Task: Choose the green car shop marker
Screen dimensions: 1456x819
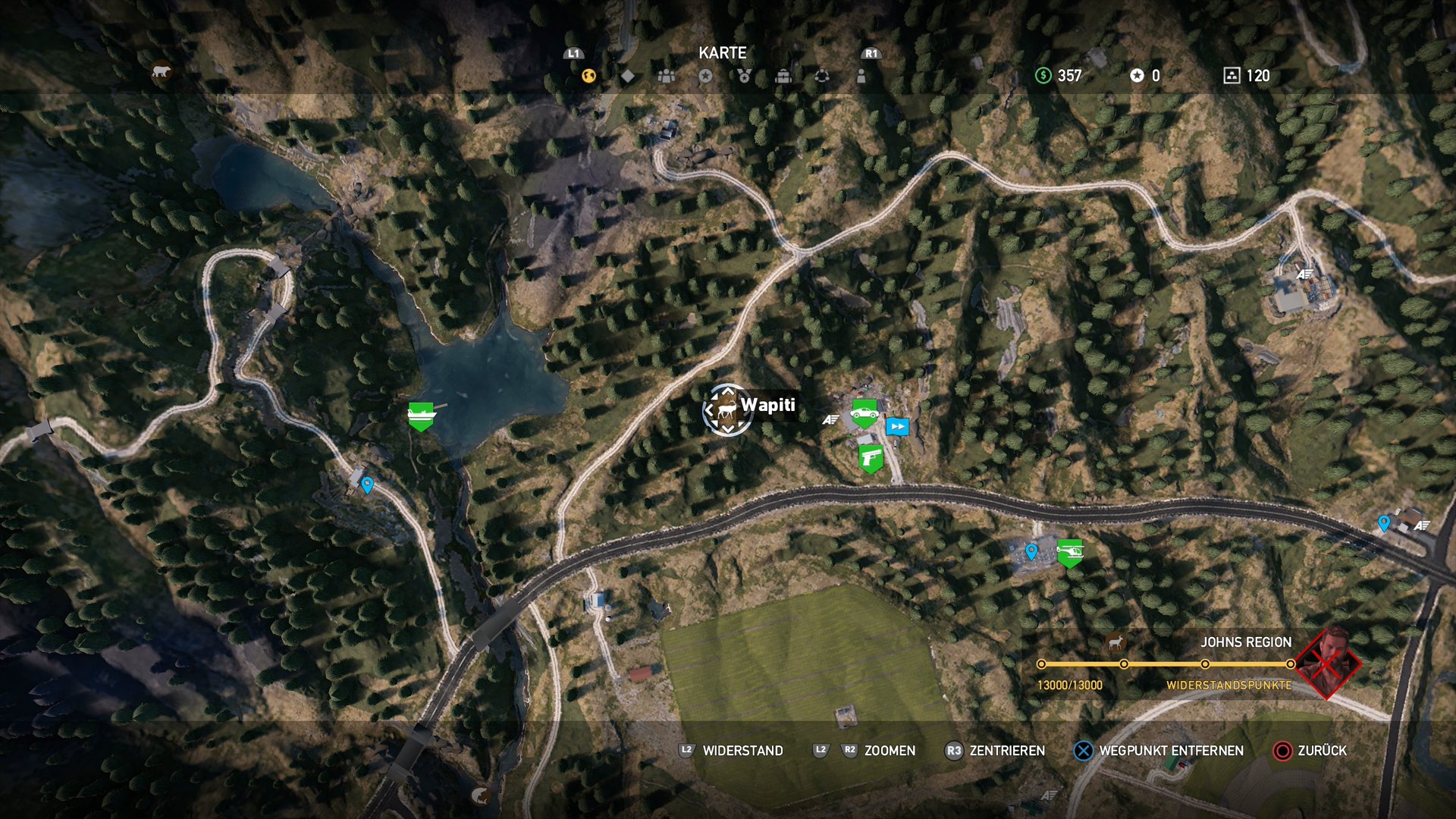Action: pyautogui.click(x=864, y=413)
